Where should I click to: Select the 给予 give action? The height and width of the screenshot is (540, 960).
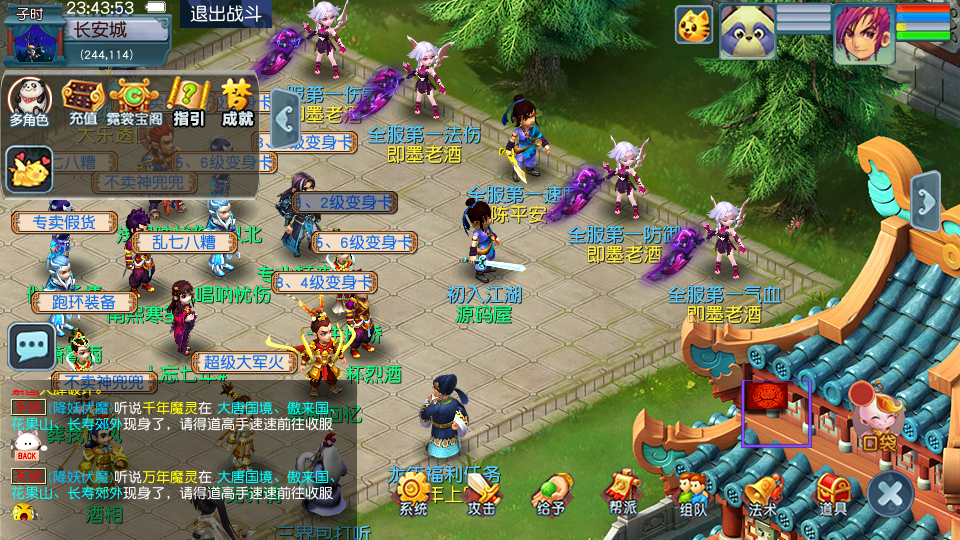[x=550, y=492]
